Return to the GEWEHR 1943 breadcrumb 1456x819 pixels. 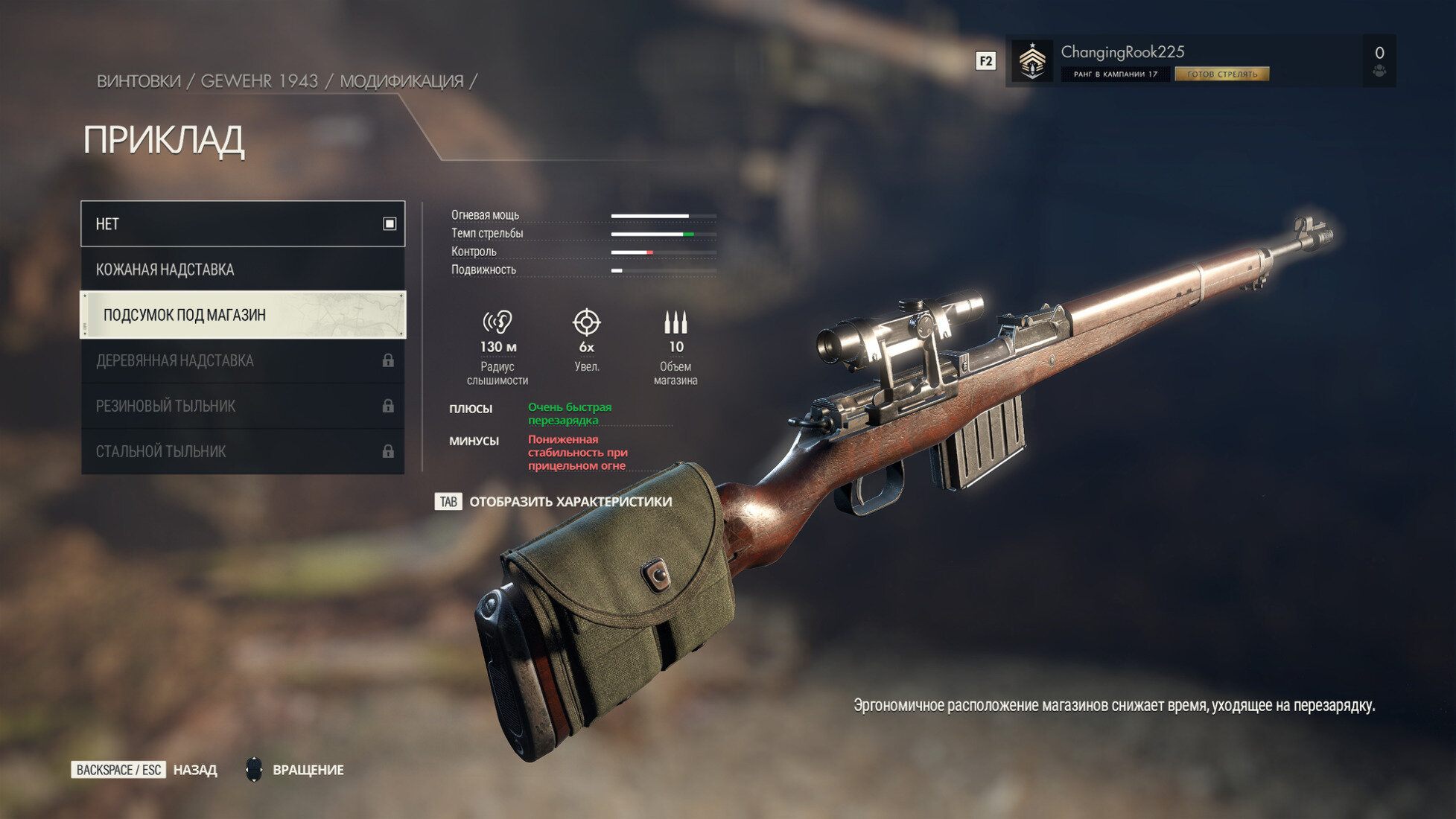point(259,81)
